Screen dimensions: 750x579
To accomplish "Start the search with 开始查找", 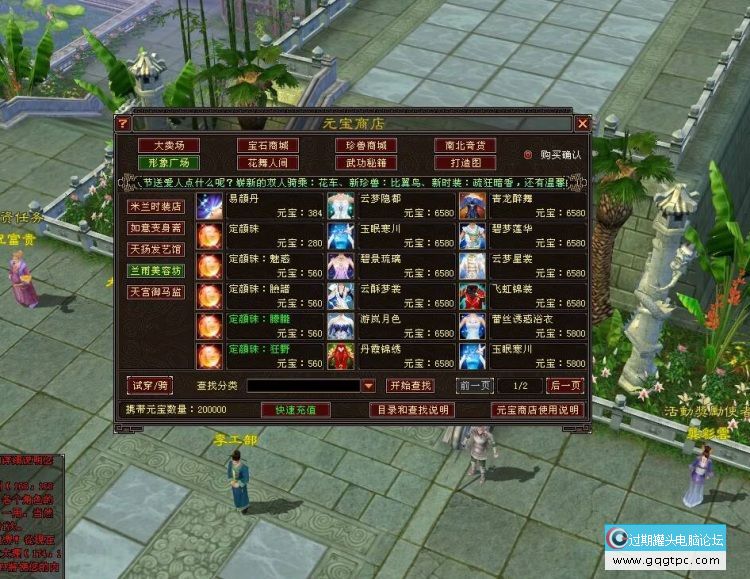I will (x=410, y=386).
